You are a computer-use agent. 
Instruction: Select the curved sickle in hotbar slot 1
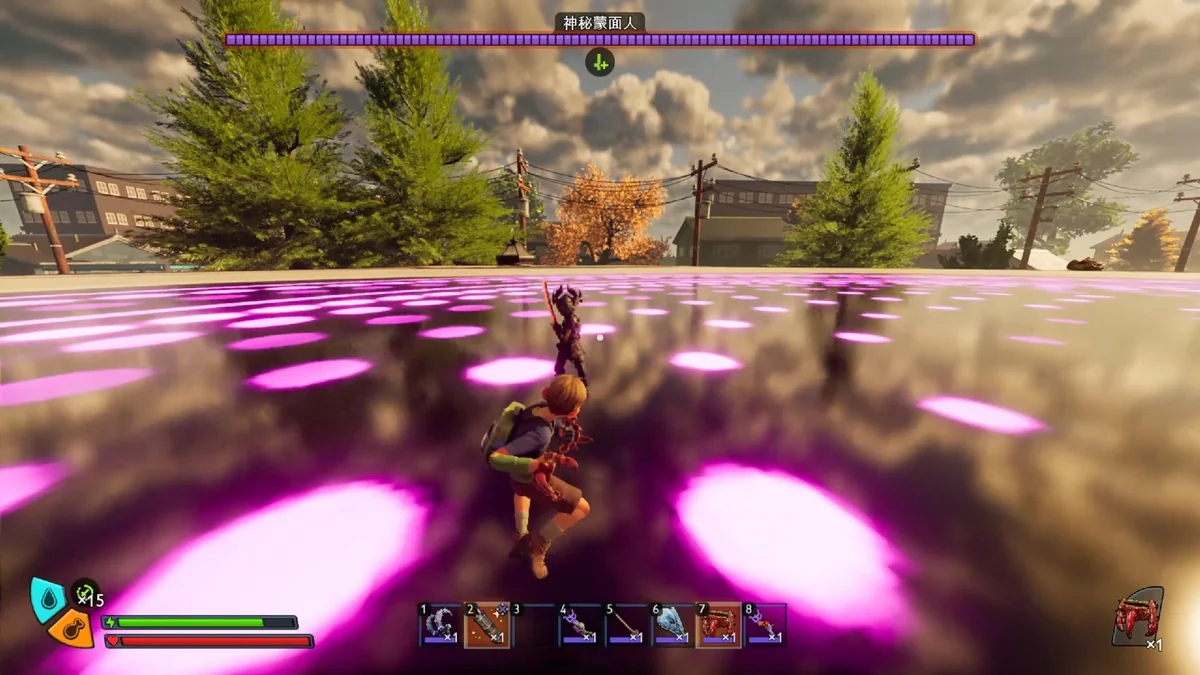(x=439, y=625)
